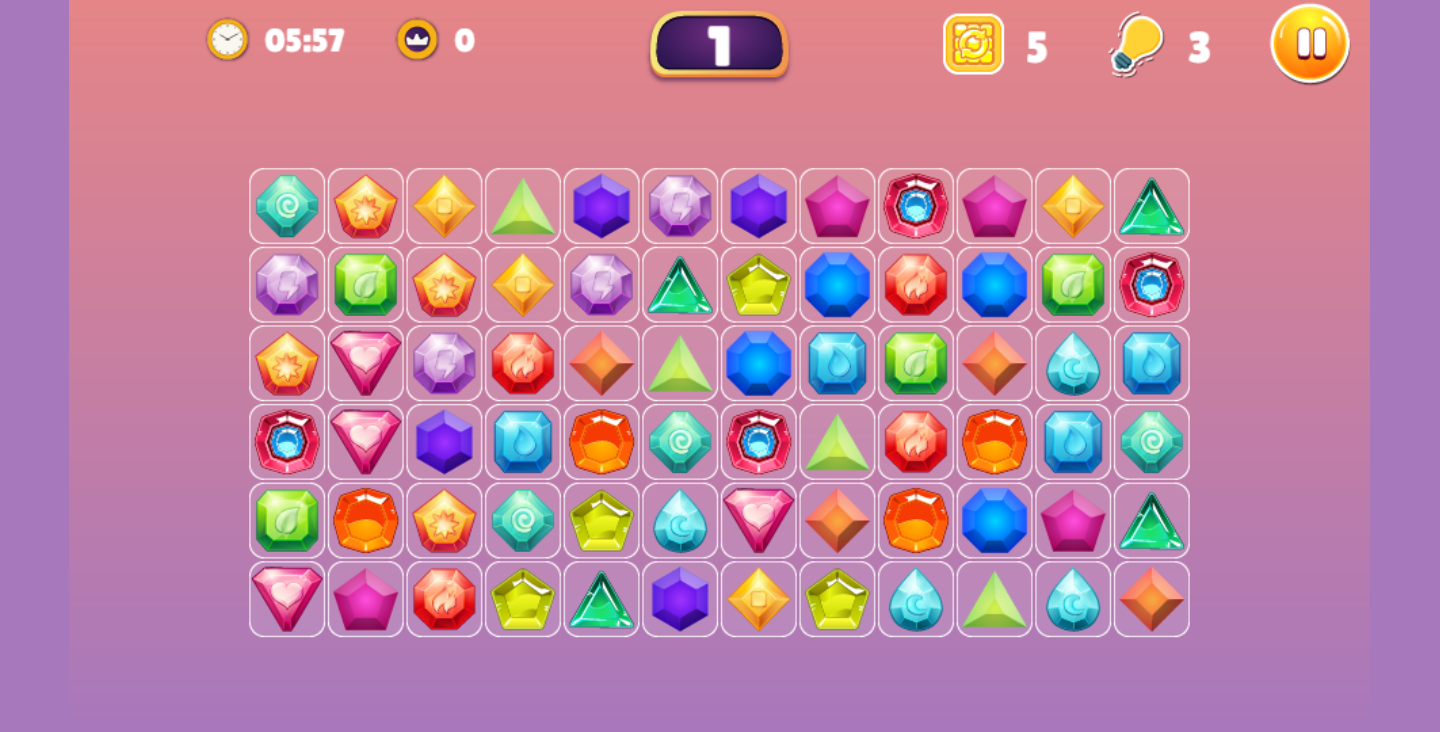1440x732 pixels.
Task: Click the orange diamond gem in bottom-right corner
Action: [x=1151, y=598]
